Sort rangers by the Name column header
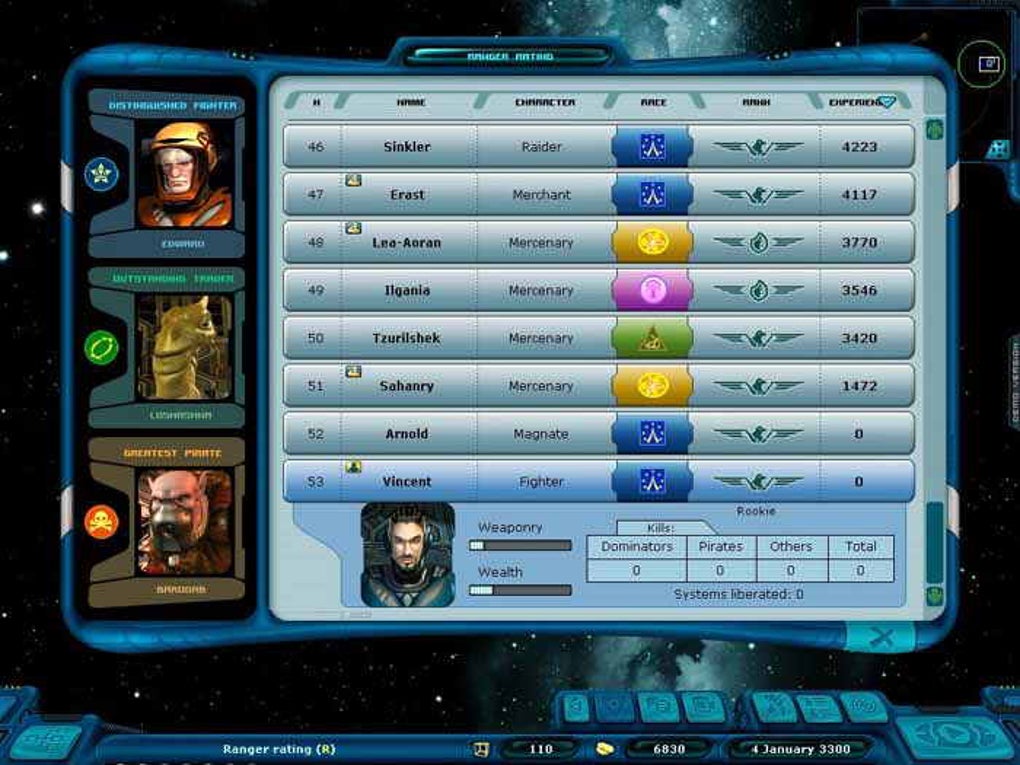 pos(411,102)
